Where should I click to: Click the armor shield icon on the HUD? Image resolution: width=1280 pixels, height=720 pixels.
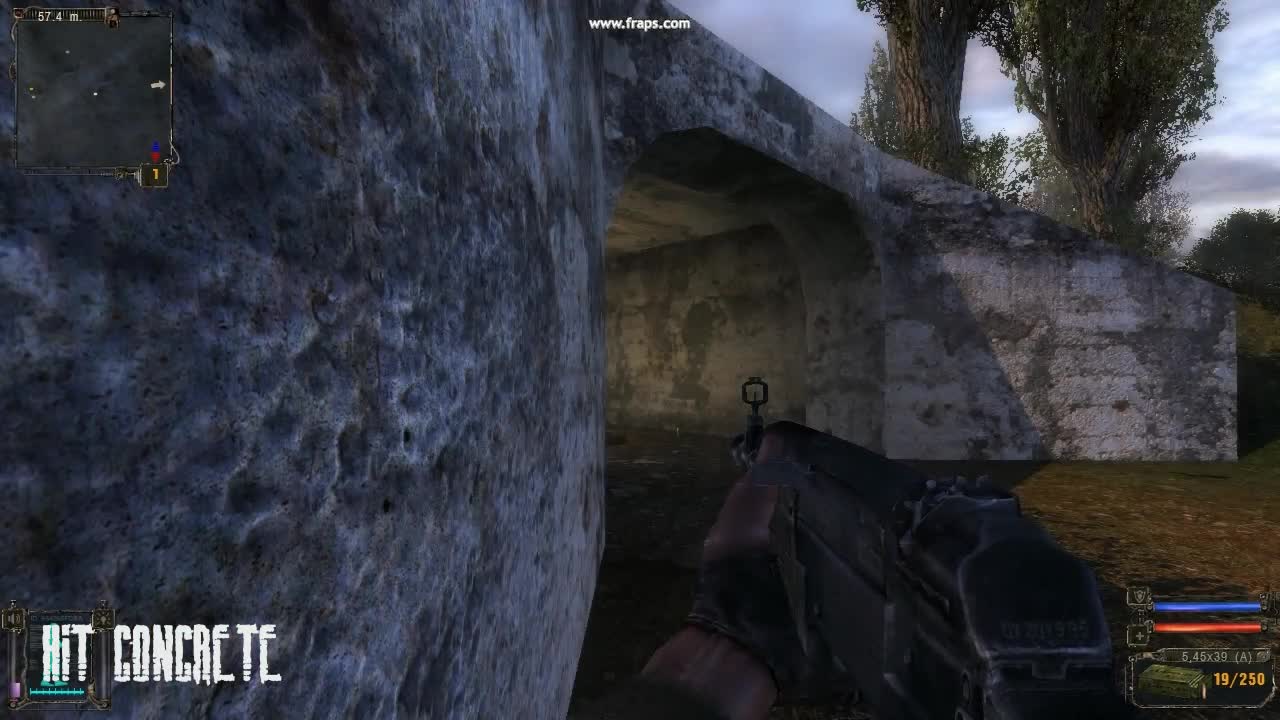tap(1138, 596)
